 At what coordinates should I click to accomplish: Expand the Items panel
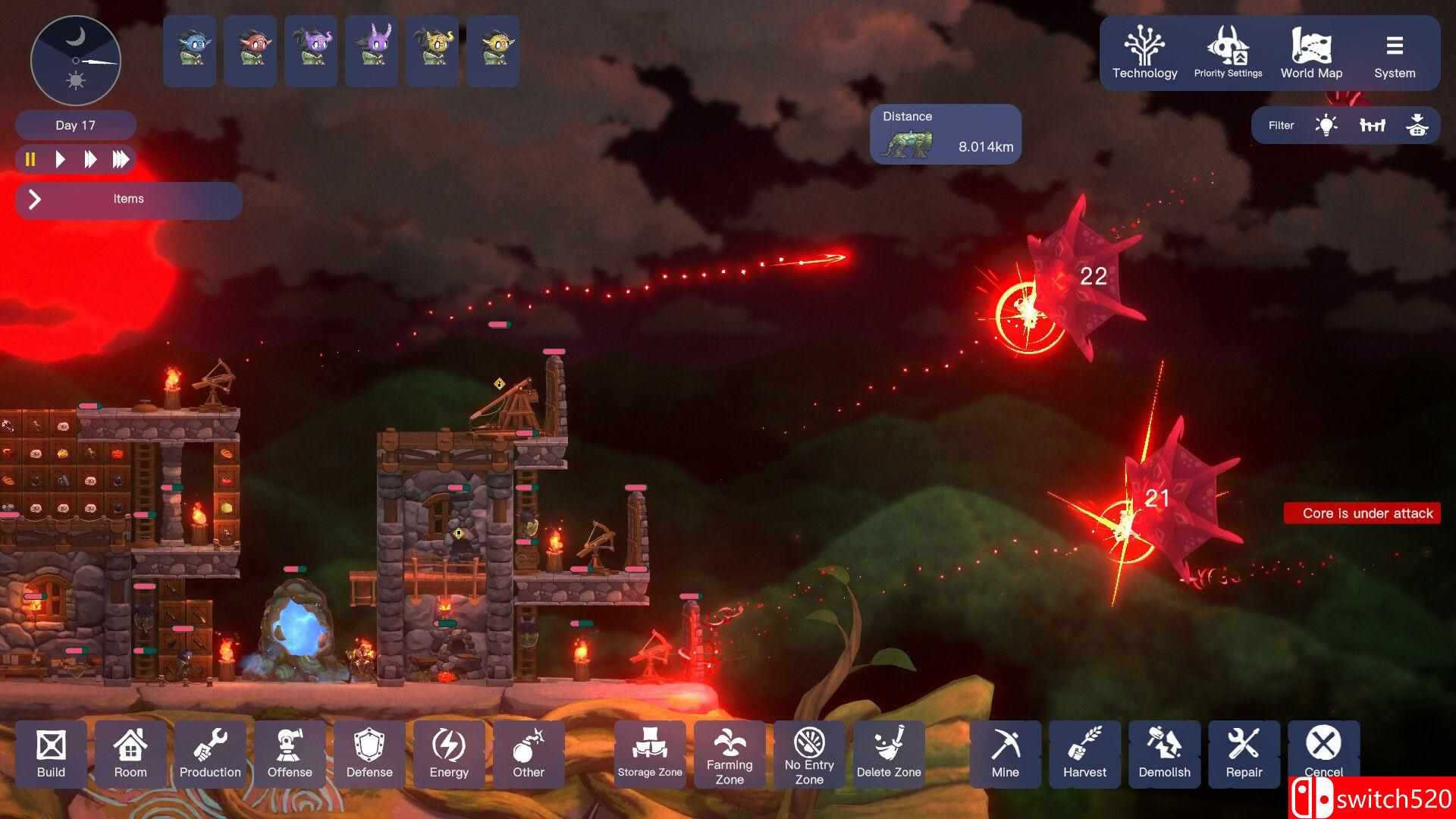(x=35, y=199)
